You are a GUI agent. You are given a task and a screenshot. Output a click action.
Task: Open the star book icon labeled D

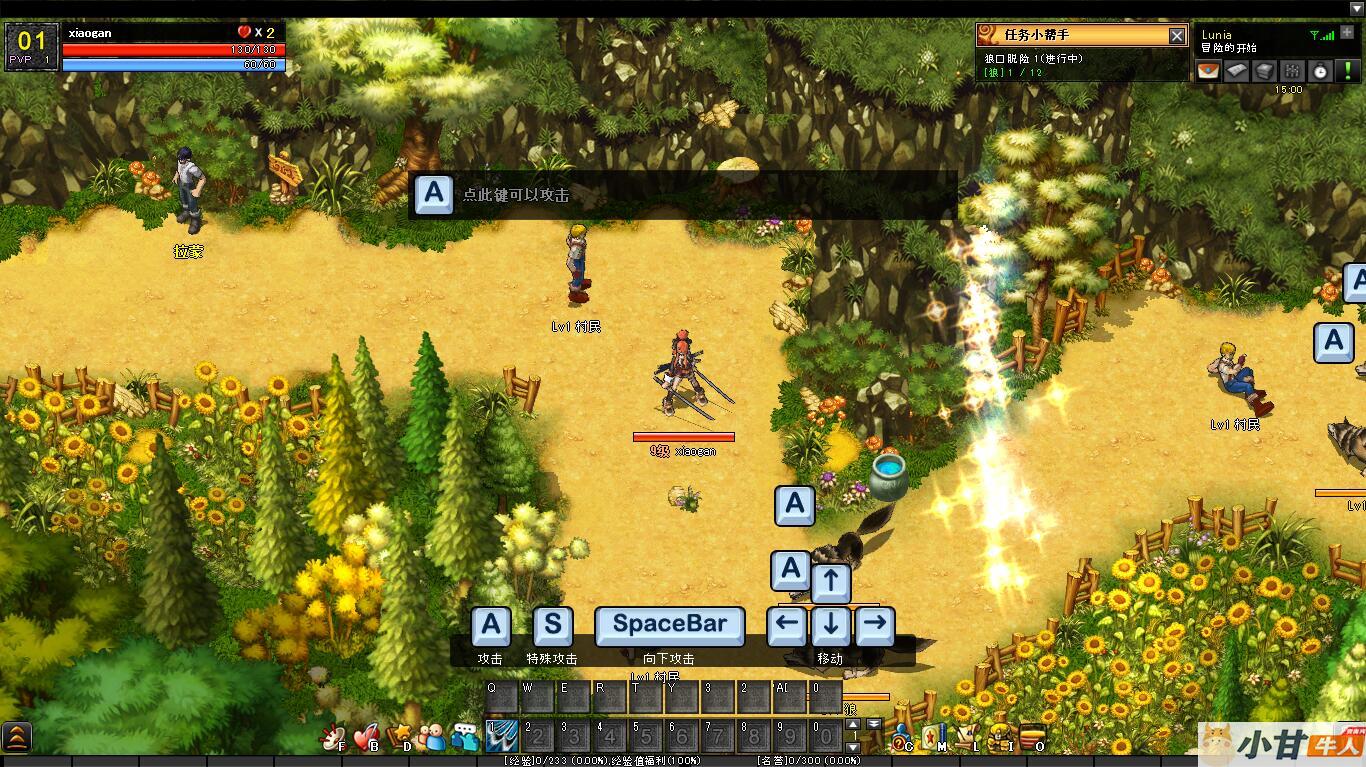point(400,738)
